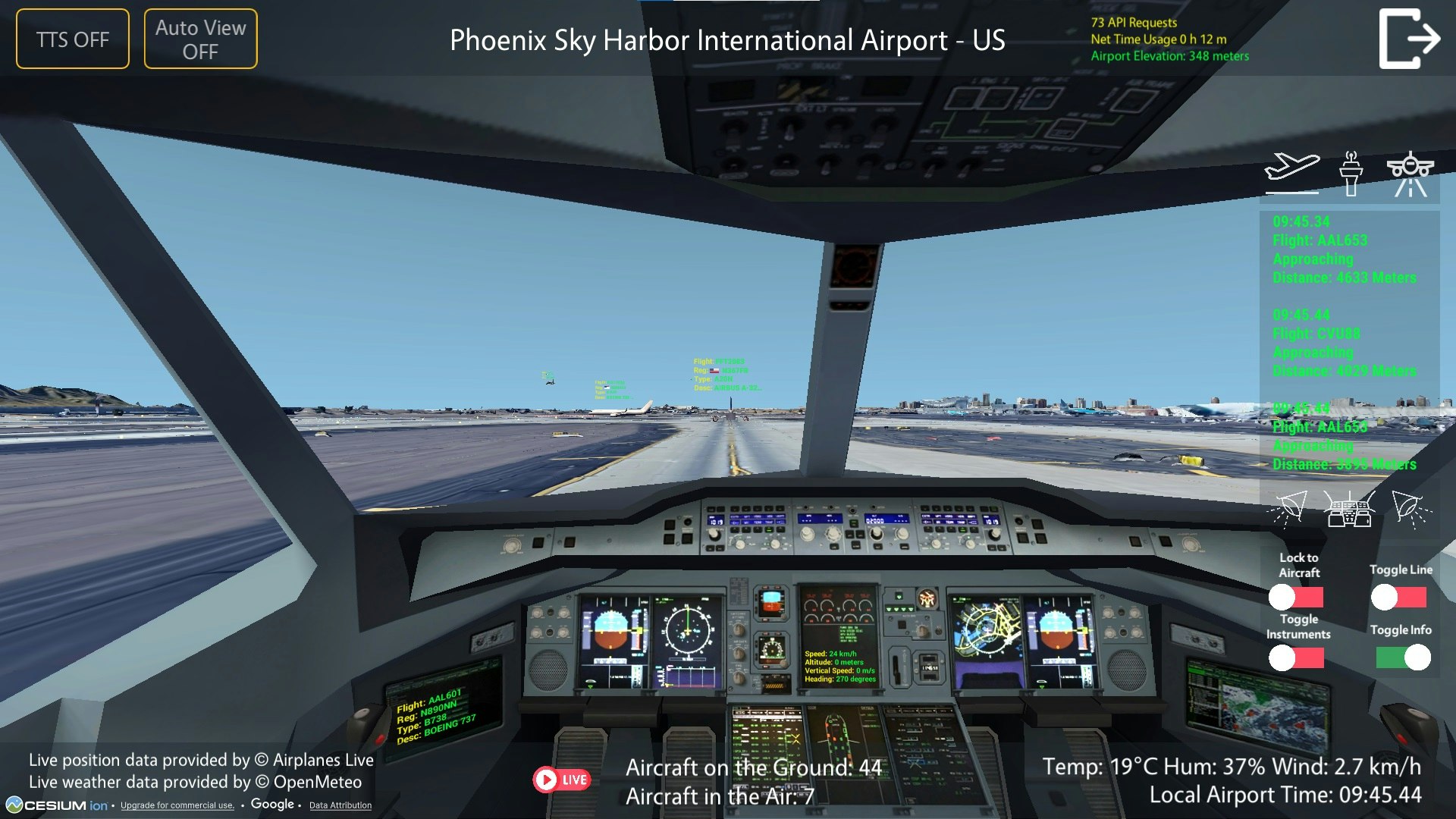
Task: Enable the Toggle Instruments switch
Action: 1296,659
